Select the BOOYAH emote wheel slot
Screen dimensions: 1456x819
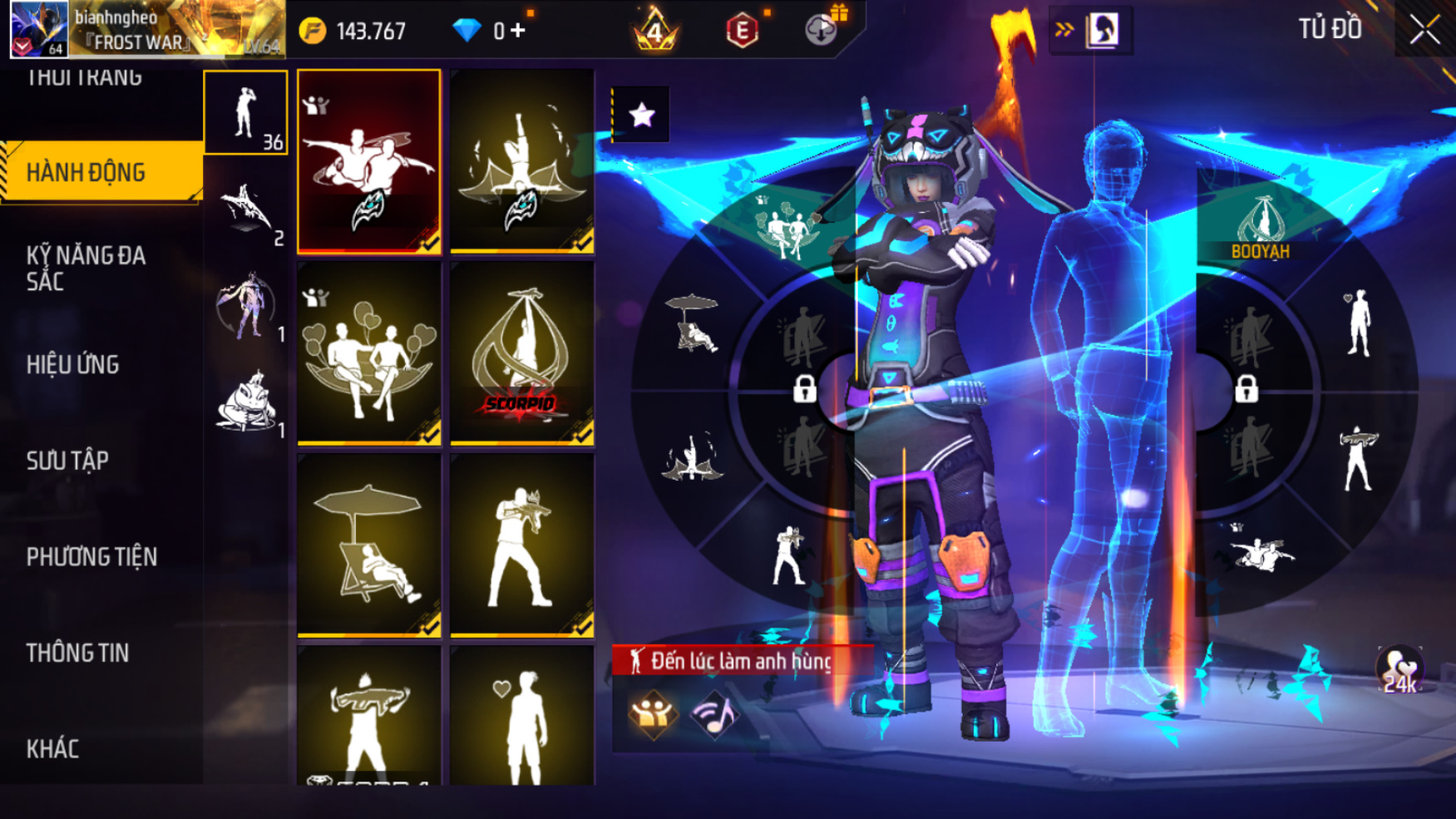(x=1261, y=226)
